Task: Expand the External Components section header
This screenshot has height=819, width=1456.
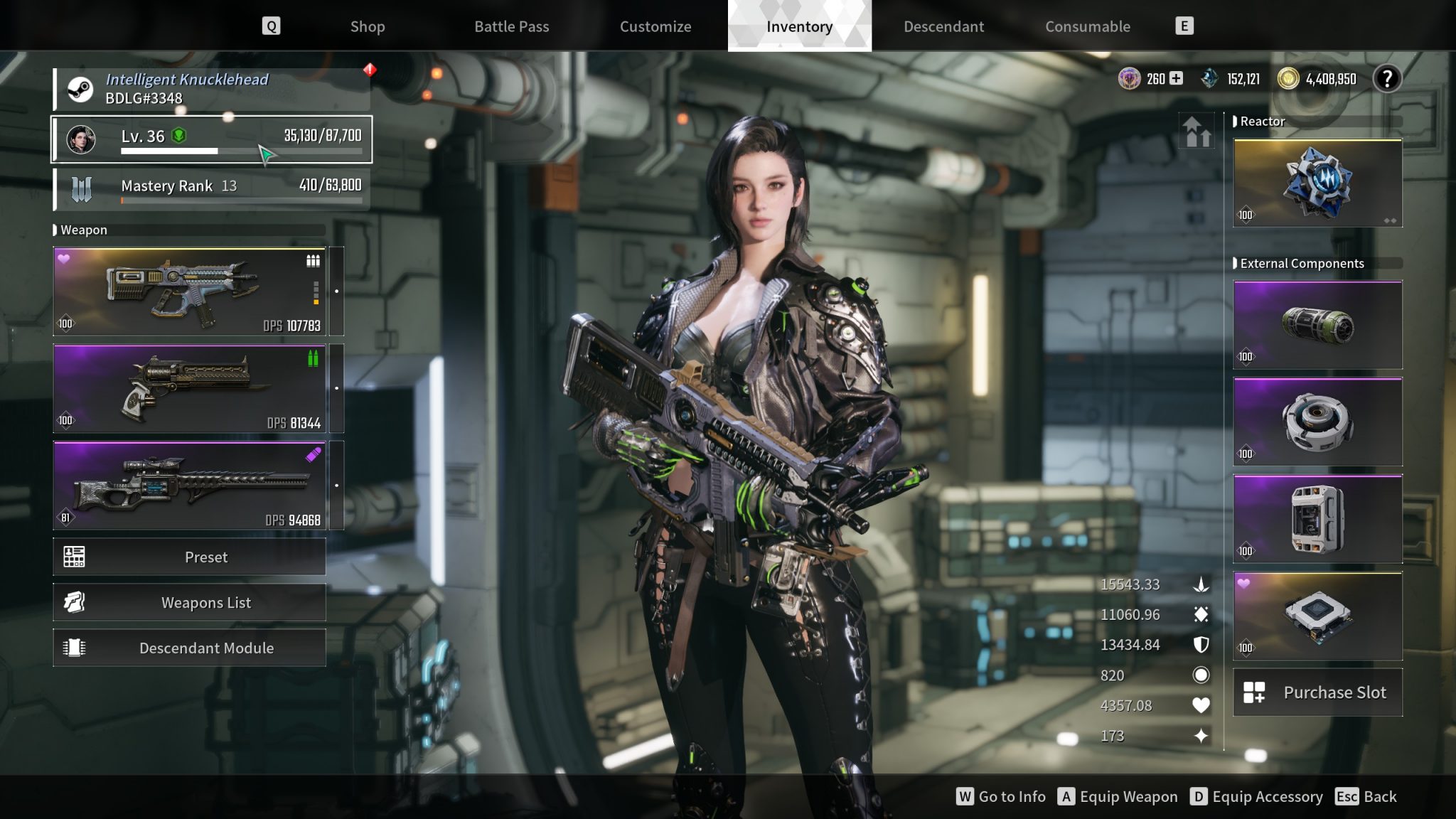Action: tap(1301, 263)
